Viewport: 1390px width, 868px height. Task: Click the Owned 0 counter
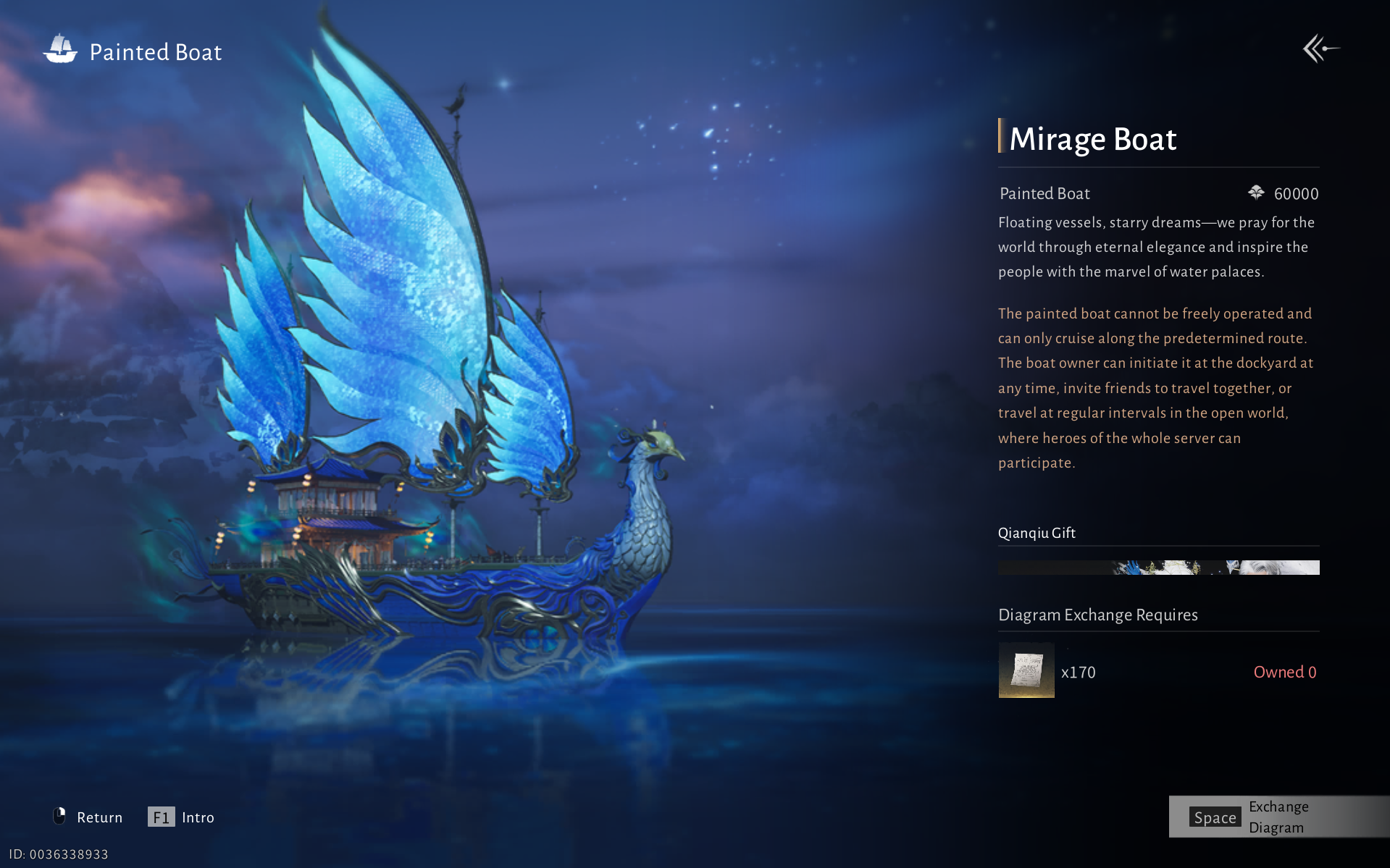tap(1284, 671)
